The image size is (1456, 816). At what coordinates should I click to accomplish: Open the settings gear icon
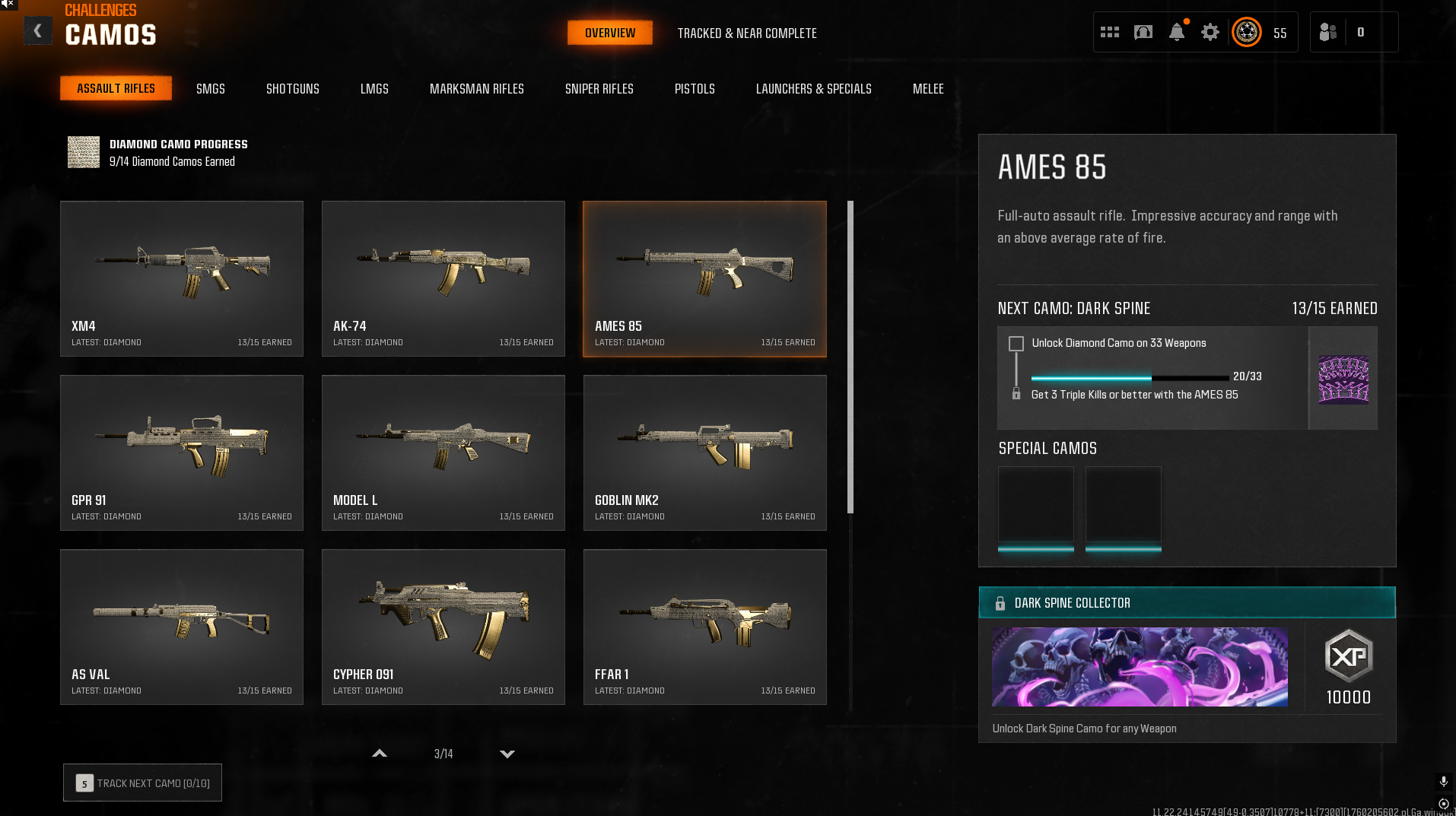click(1210, 32)
